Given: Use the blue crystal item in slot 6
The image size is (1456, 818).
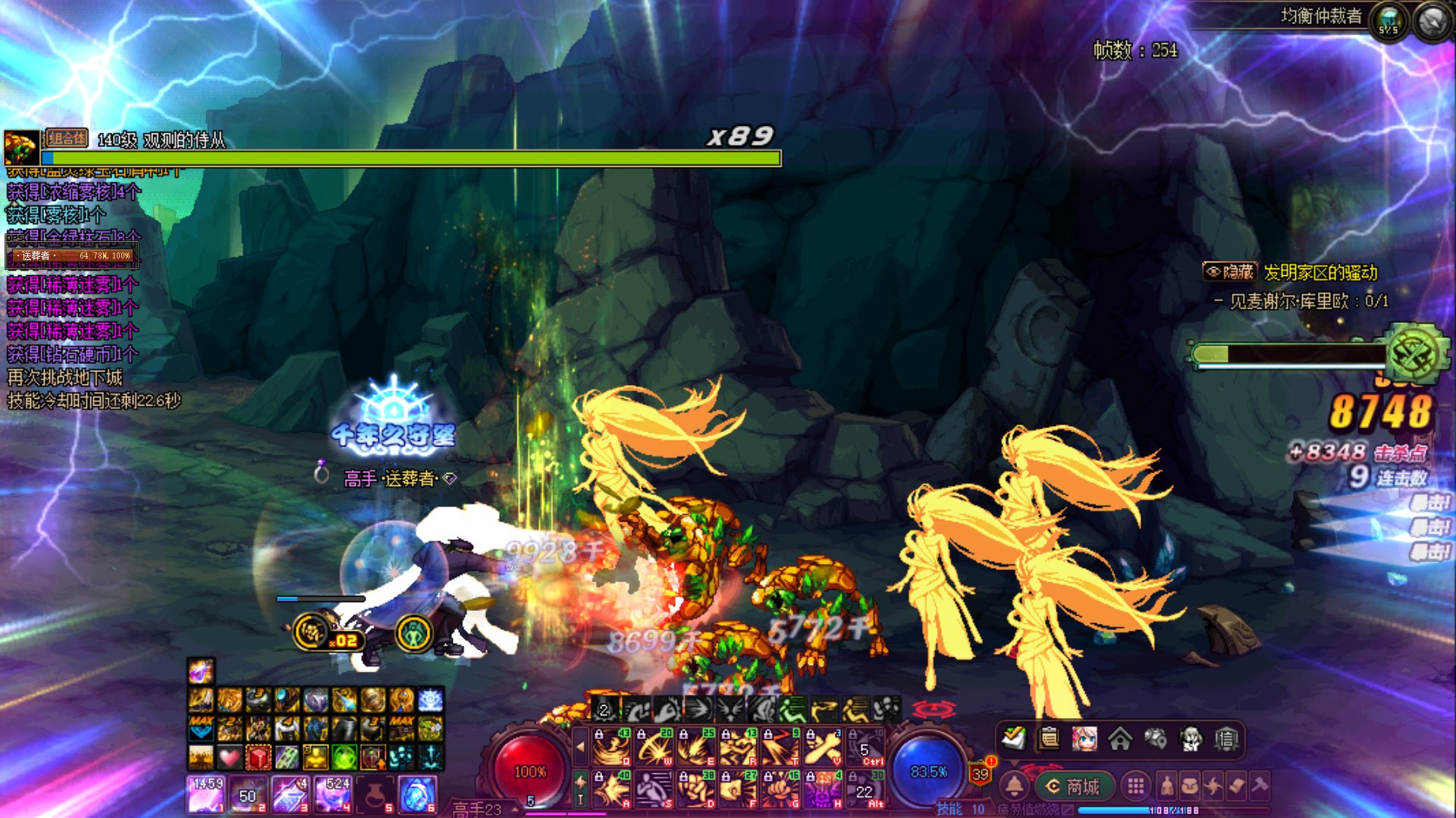Looking at the screenshot, I should pyautogui.click(x=416, y=794).
